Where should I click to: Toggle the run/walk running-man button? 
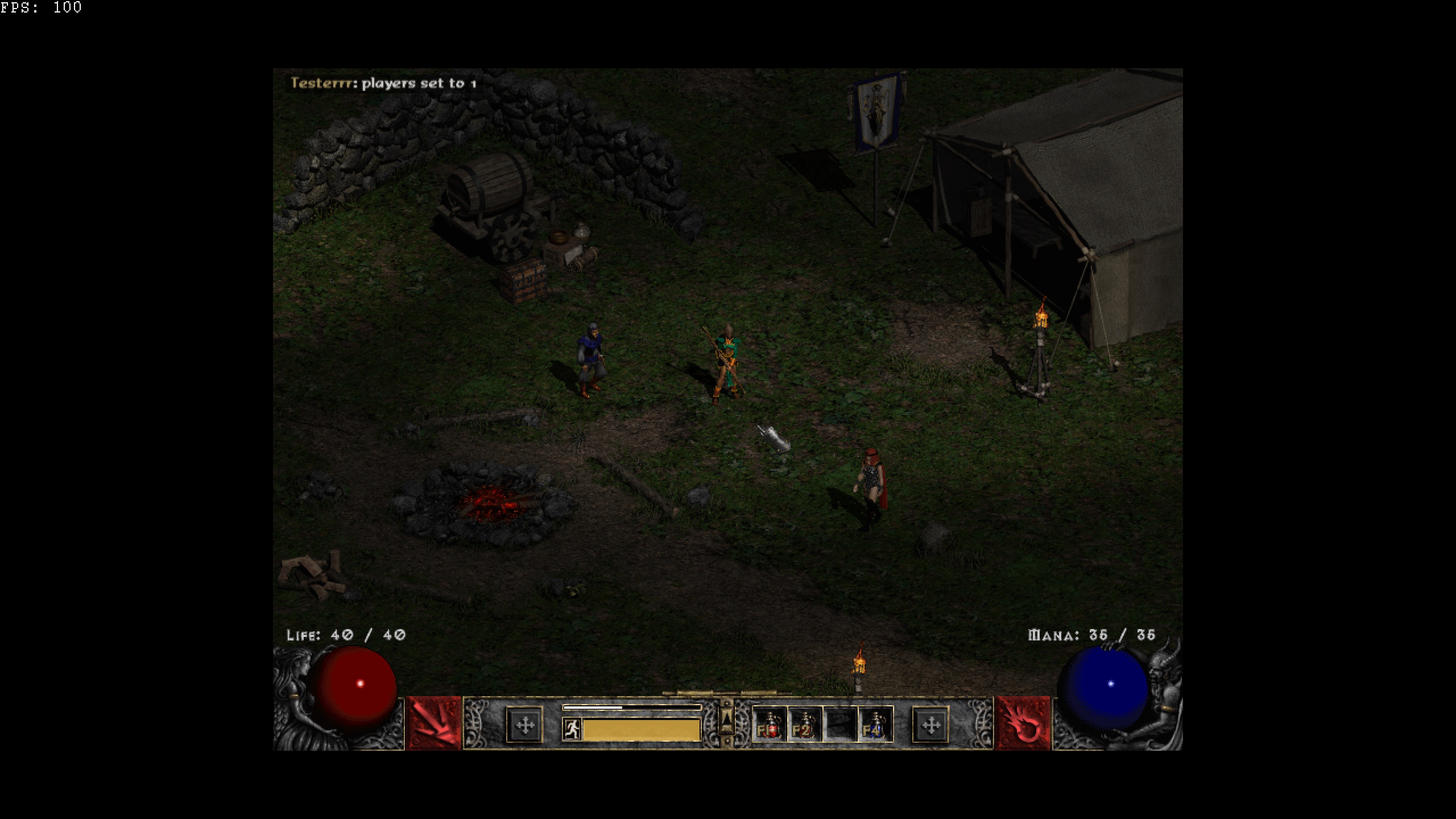[x=571, y=728]
